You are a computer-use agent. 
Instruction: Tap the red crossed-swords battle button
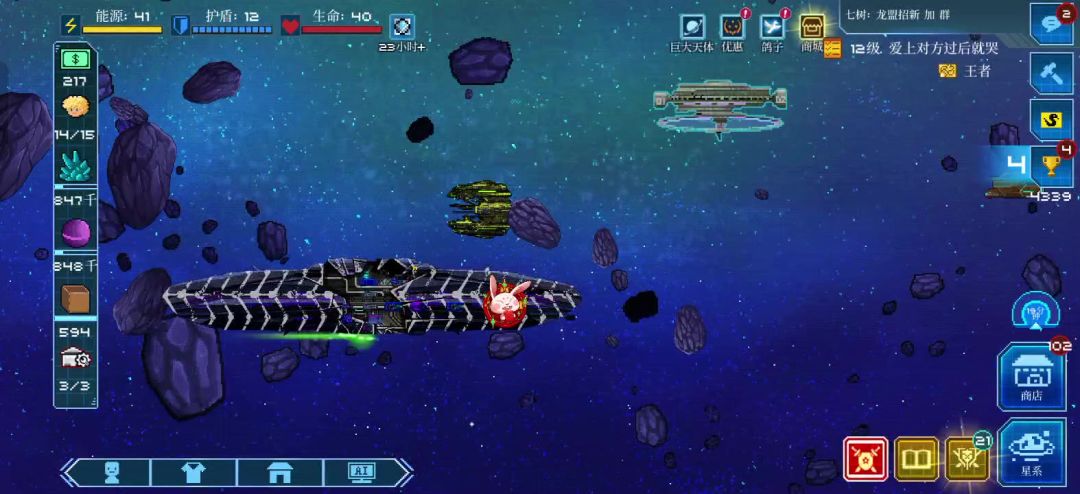click(865, 458)
